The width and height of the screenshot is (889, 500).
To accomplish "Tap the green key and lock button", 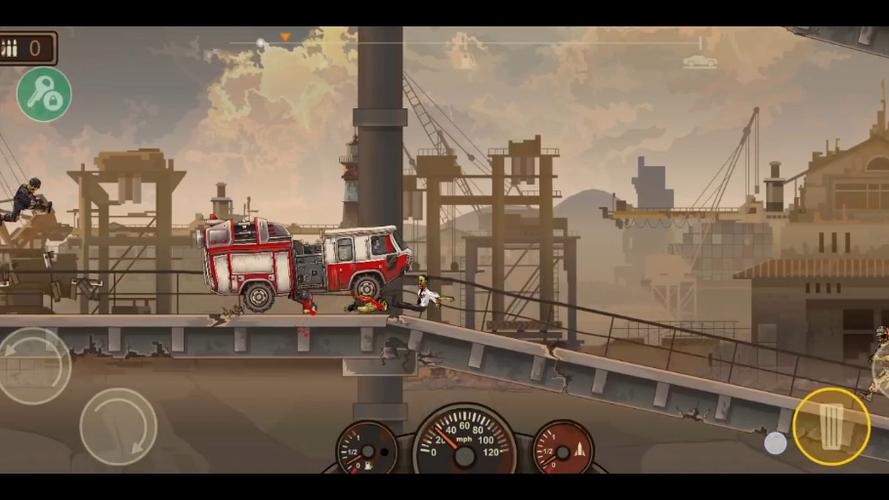I will pos(44,94).
